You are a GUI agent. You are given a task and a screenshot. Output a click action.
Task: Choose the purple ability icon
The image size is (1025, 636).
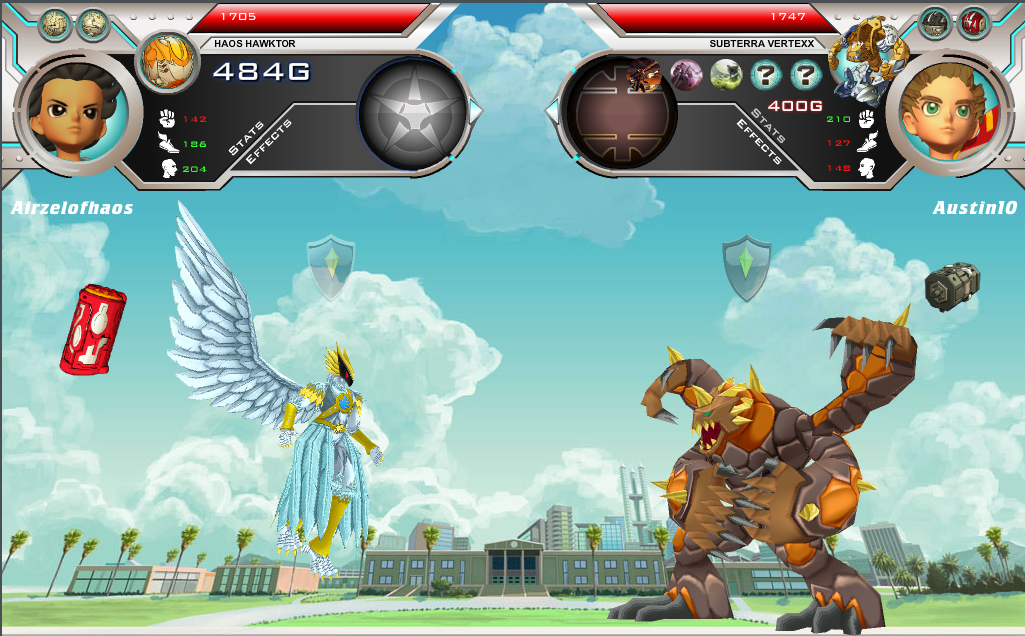click(686, 75)
